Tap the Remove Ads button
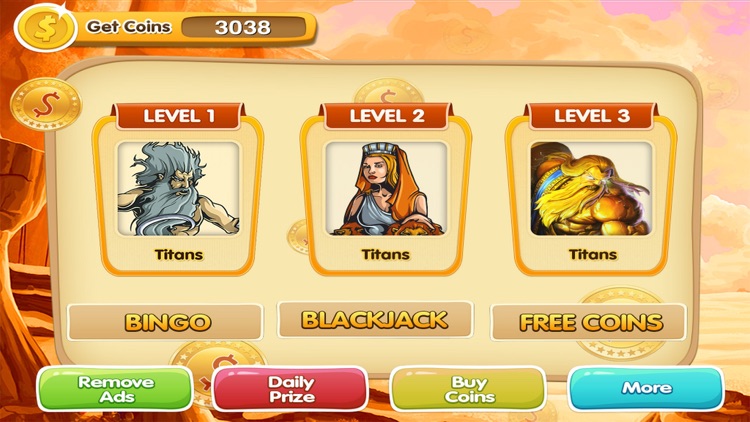Image resolution: width=750 pixels, height=422 pixels. pyautogui.click(x=116, y=390)
